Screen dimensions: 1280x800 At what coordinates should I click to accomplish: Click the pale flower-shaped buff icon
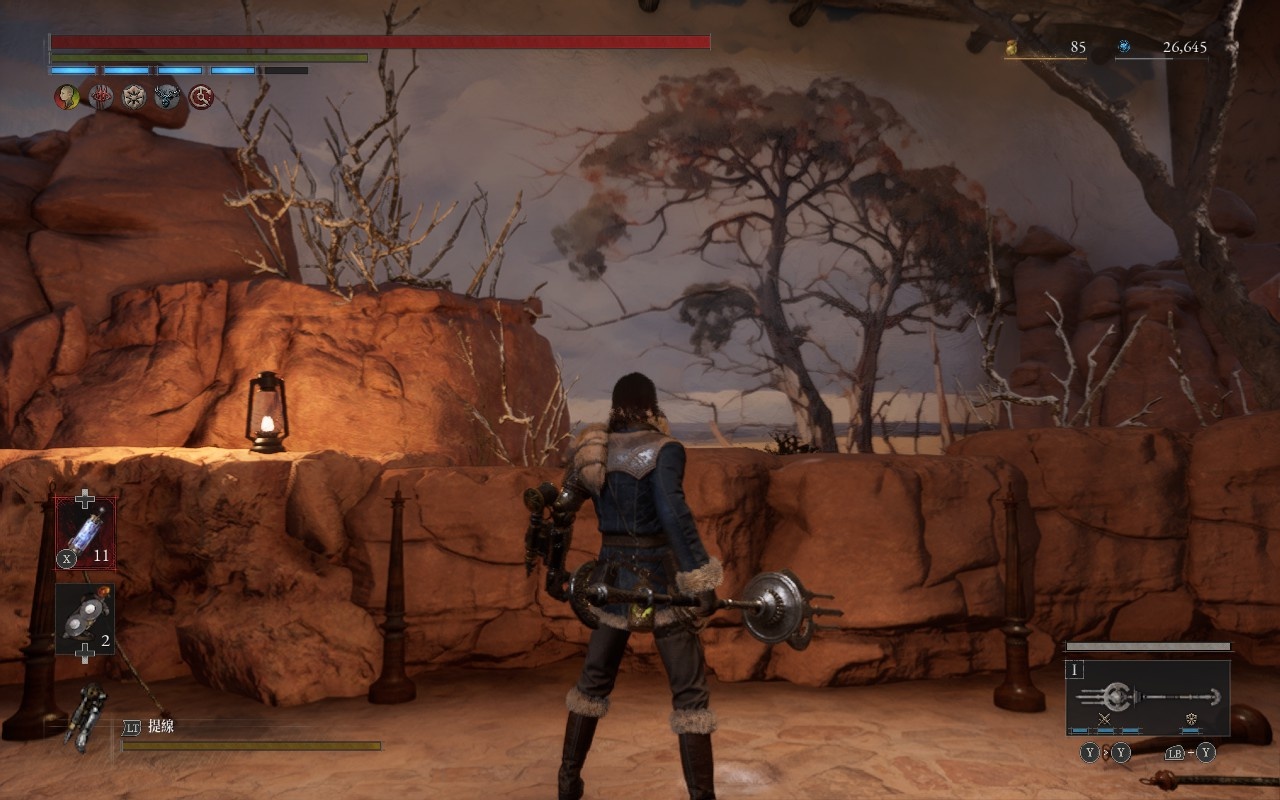tap(134, 97)
